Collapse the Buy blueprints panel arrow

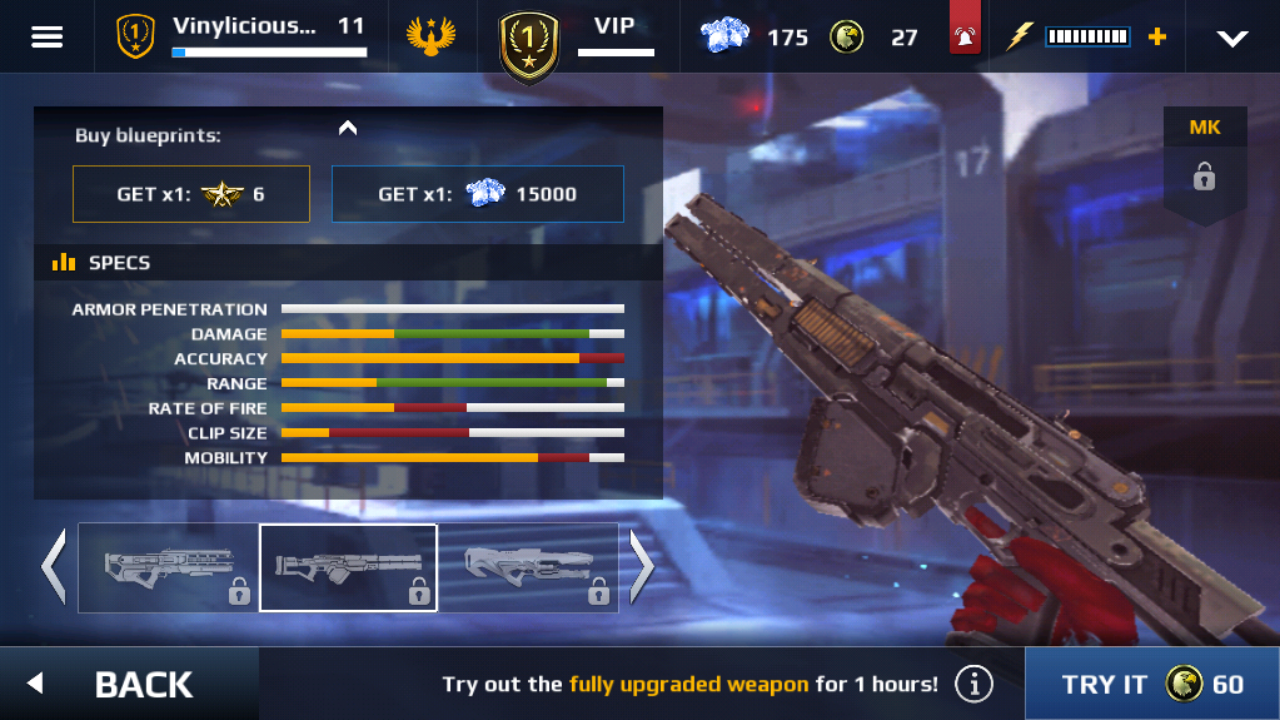point(348,128)
